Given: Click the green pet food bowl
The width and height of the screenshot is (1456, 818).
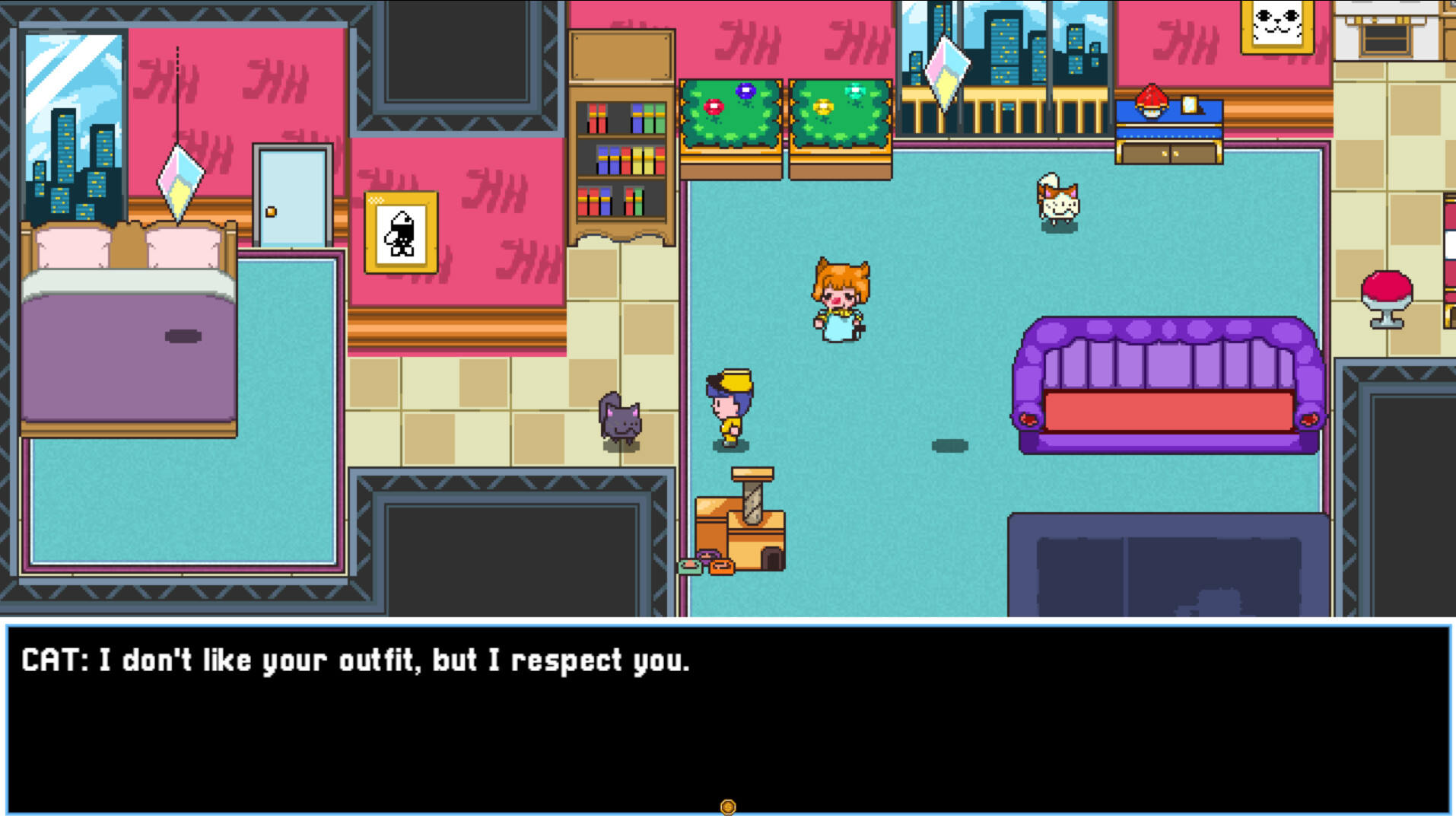Looking at the screenshot, I should [x=689, y=568].
